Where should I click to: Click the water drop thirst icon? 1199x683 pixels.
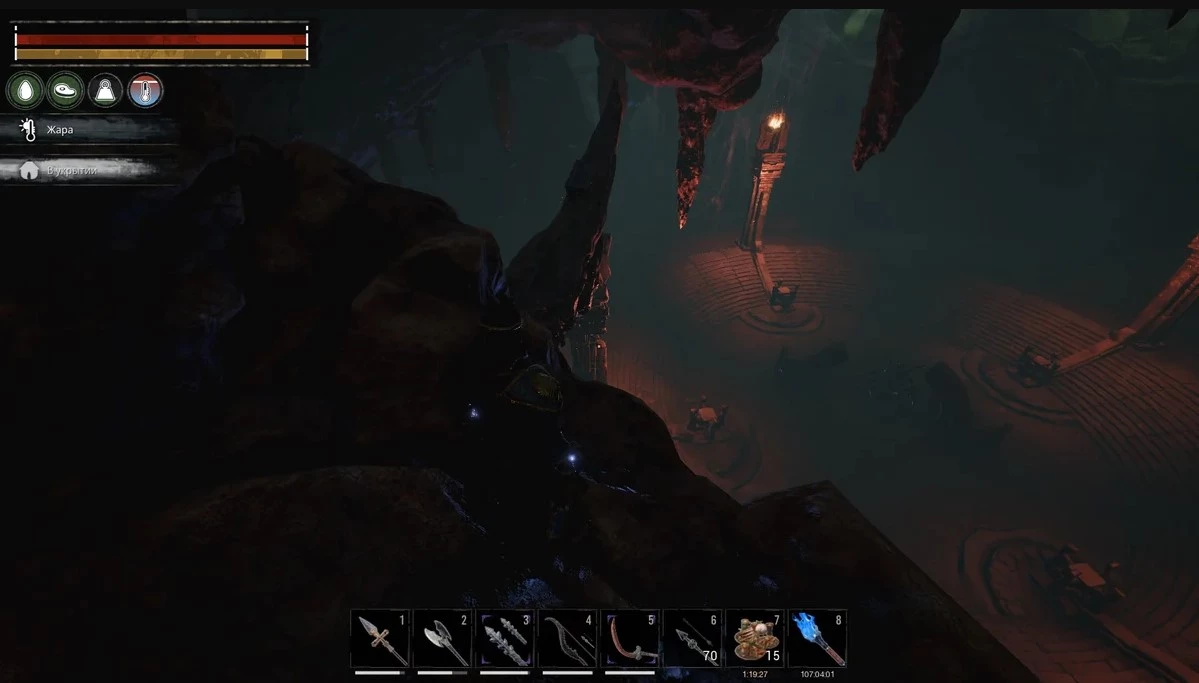click(25, 91)
